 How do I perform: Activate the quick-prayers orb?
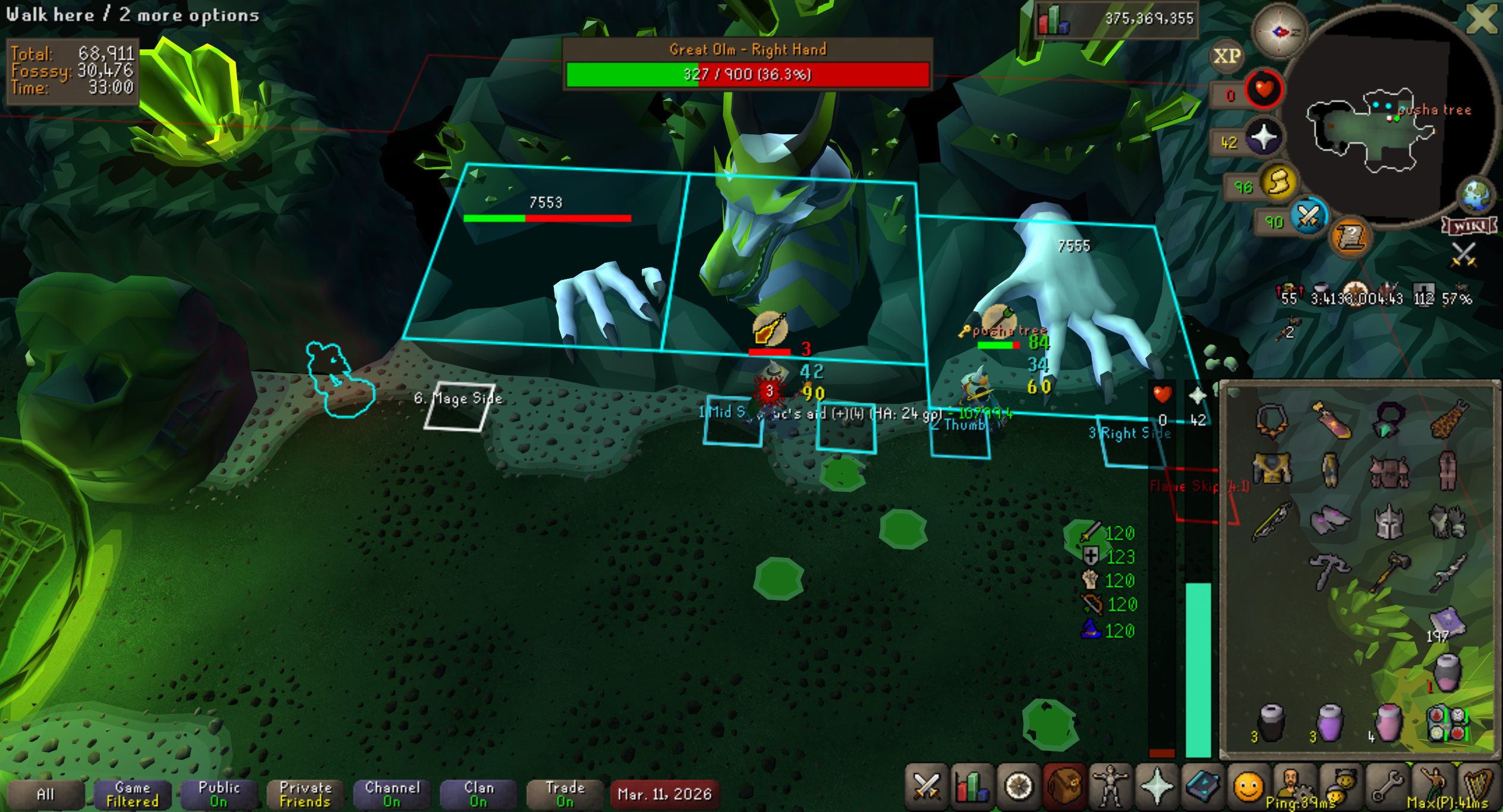coord(1263,138)
